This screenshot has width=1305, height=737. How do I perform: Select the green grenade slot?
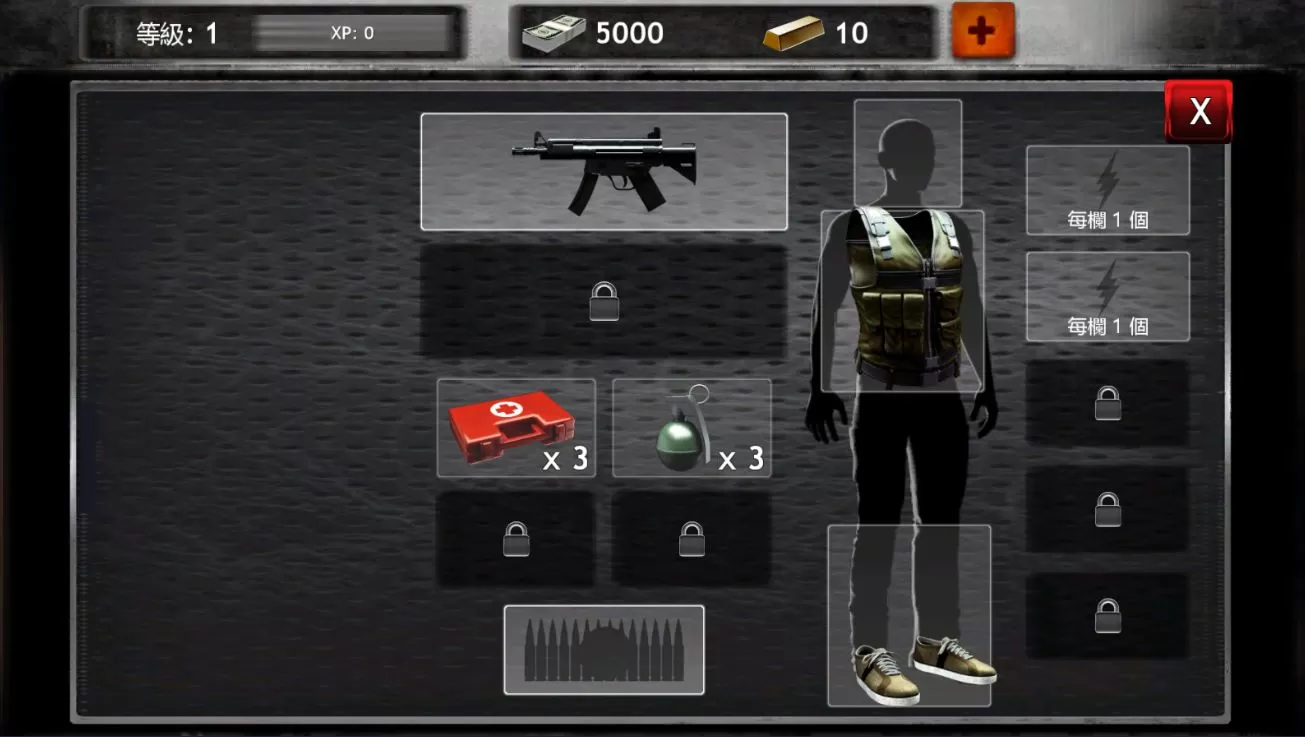pos(691,427)
